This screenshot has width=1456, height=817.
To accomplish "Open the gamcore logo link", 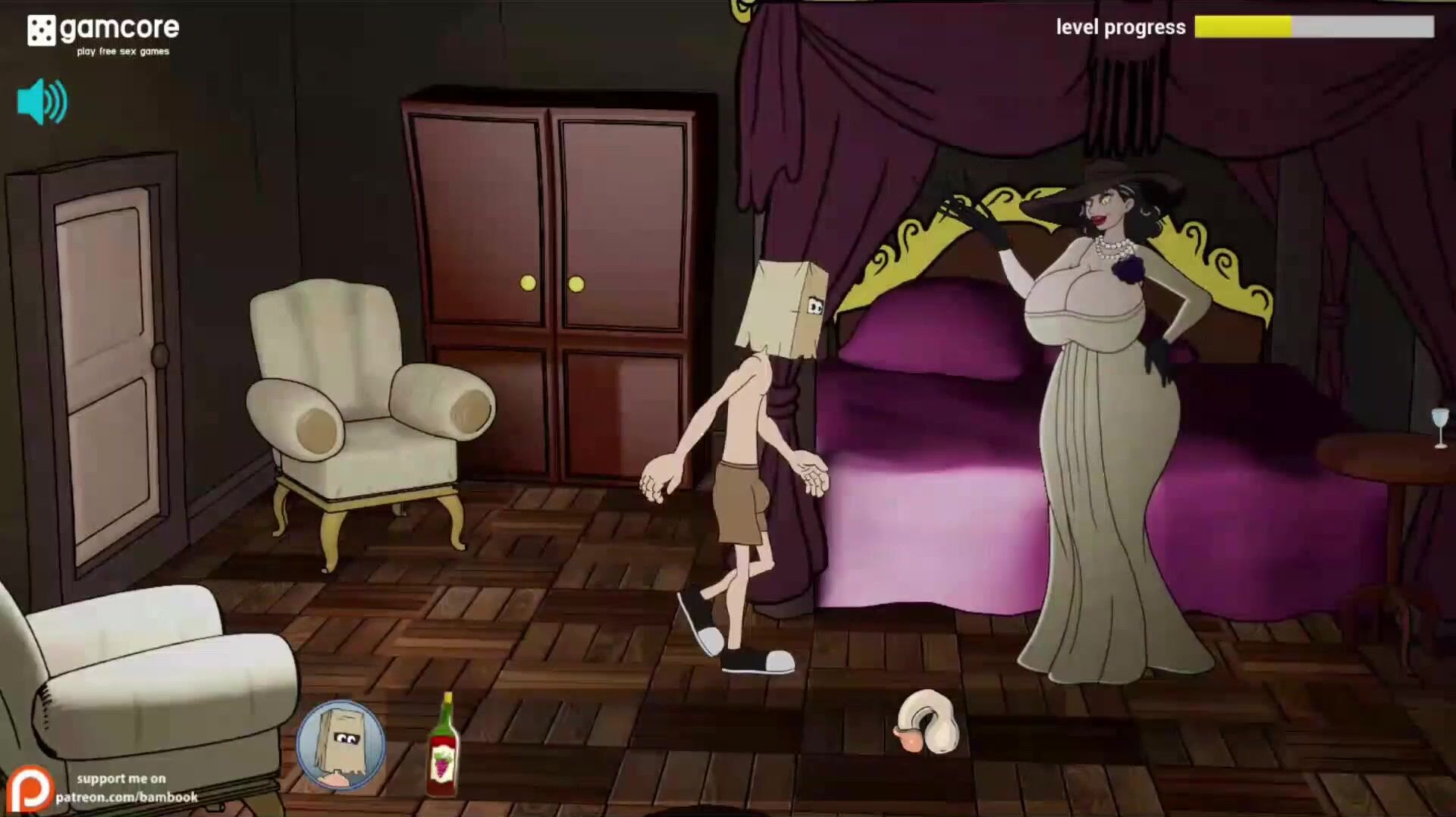I will [103, 34].
